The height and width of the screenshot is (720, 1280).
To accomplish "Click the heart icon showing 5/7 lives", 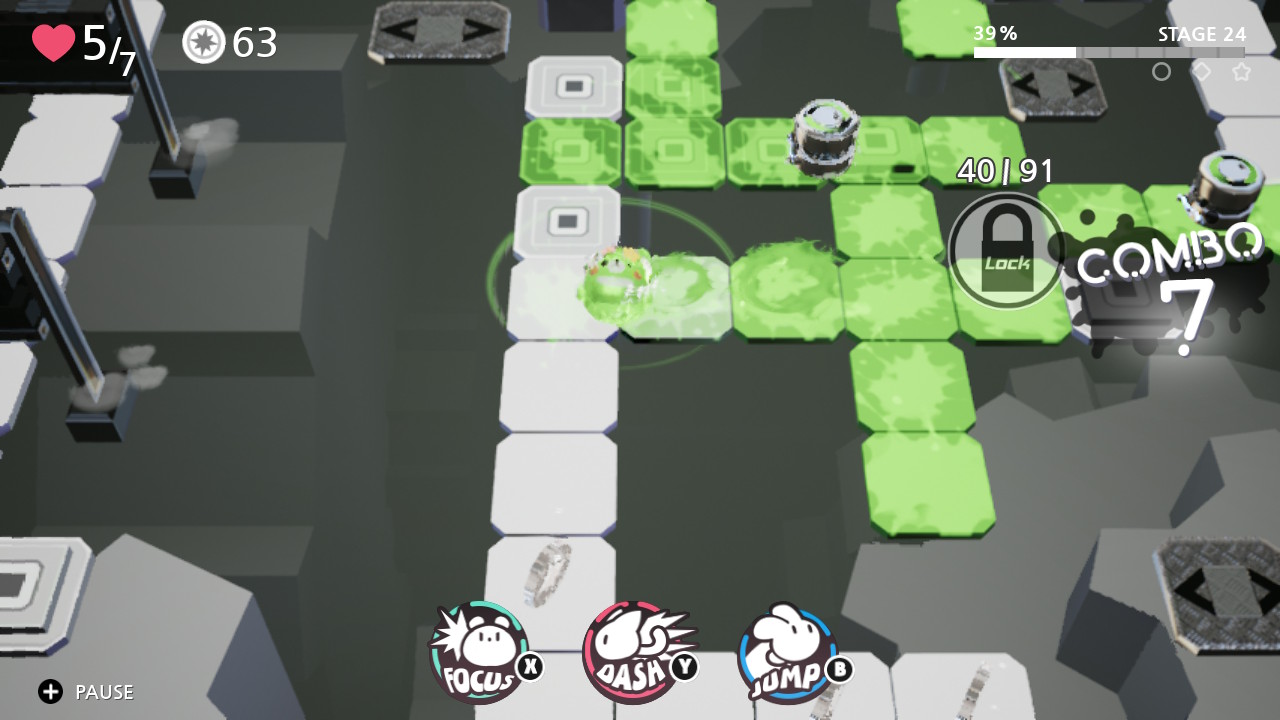I will click(x=52, y=42).
